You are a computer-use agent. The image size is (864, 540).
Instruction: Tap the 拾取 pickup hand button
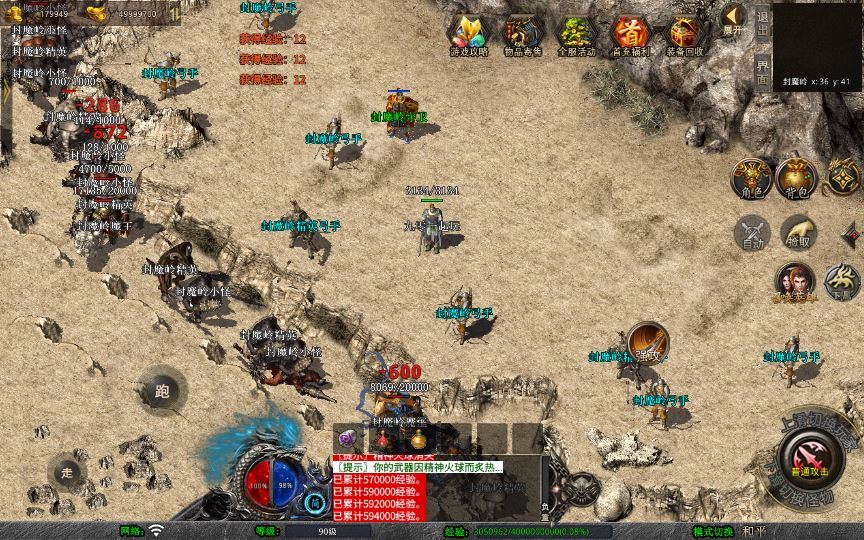pyautogui.click(x=797, y=233)
